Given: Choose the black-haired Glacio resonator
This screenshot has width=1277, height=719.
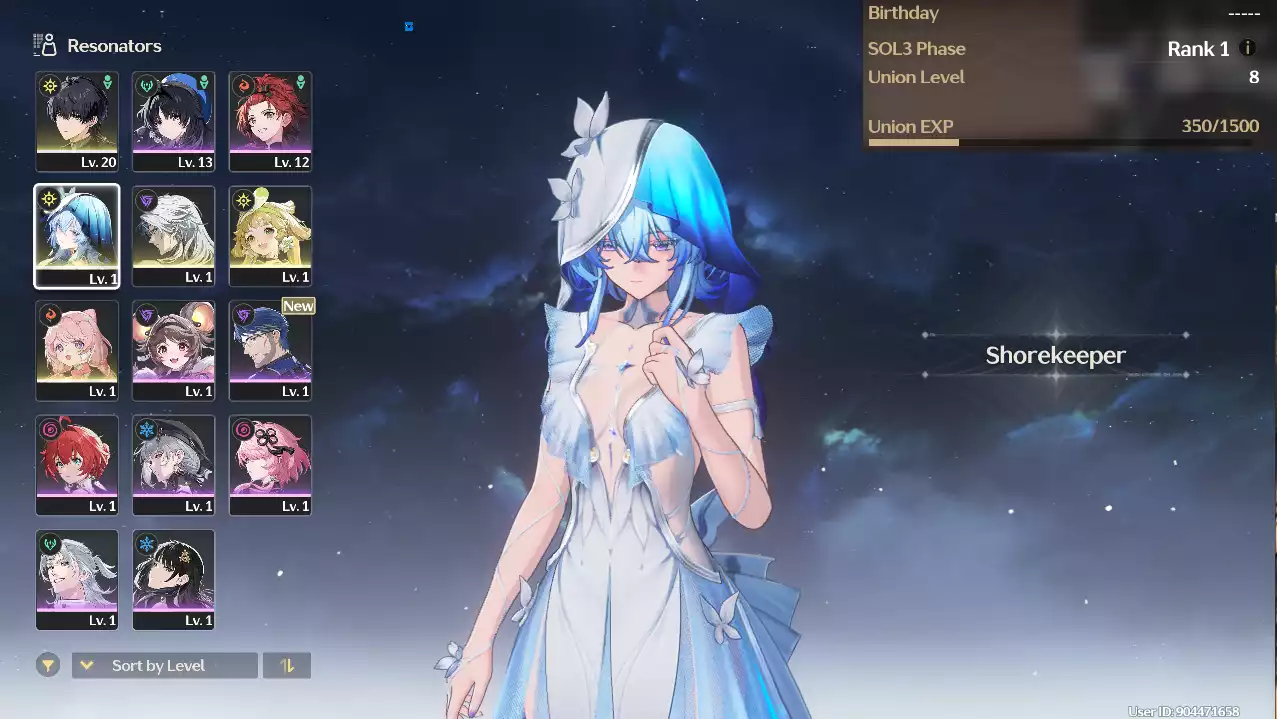Looking at the screenshot, I should [174, 579].
